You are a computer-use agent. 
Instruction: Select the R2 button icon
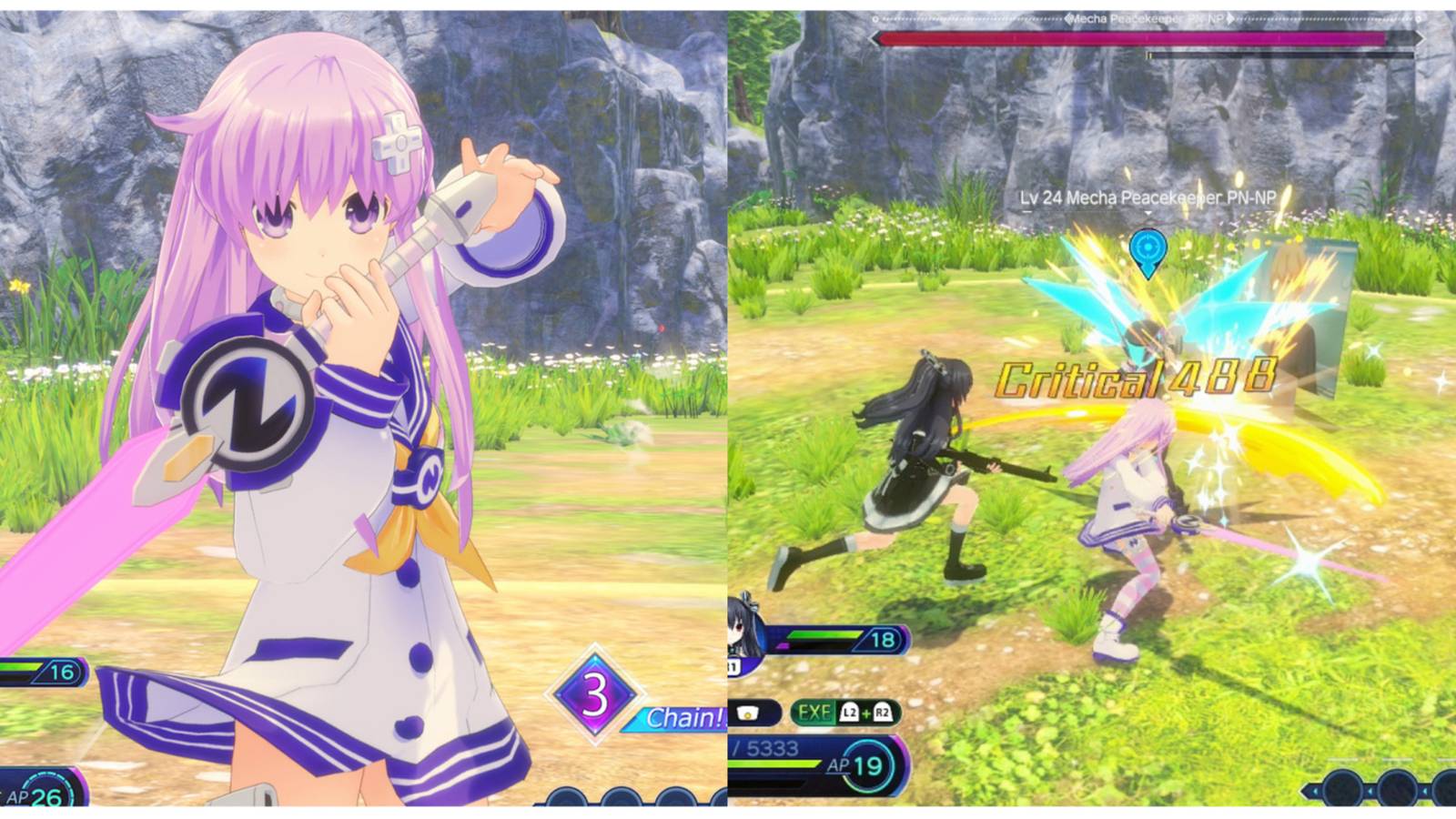coord(884,713)
